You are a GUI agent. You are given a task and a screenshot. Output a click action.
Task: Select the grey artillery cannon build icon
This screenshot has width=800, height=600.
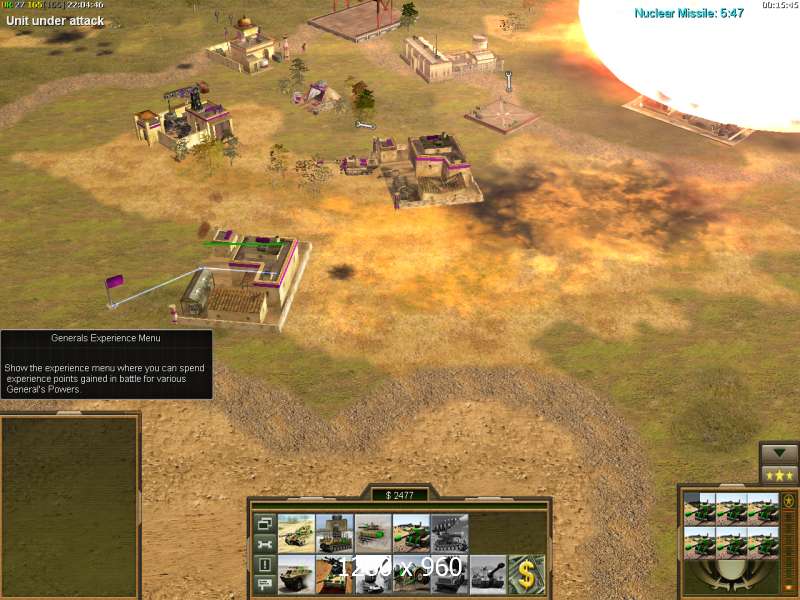(x=488, y=574)
